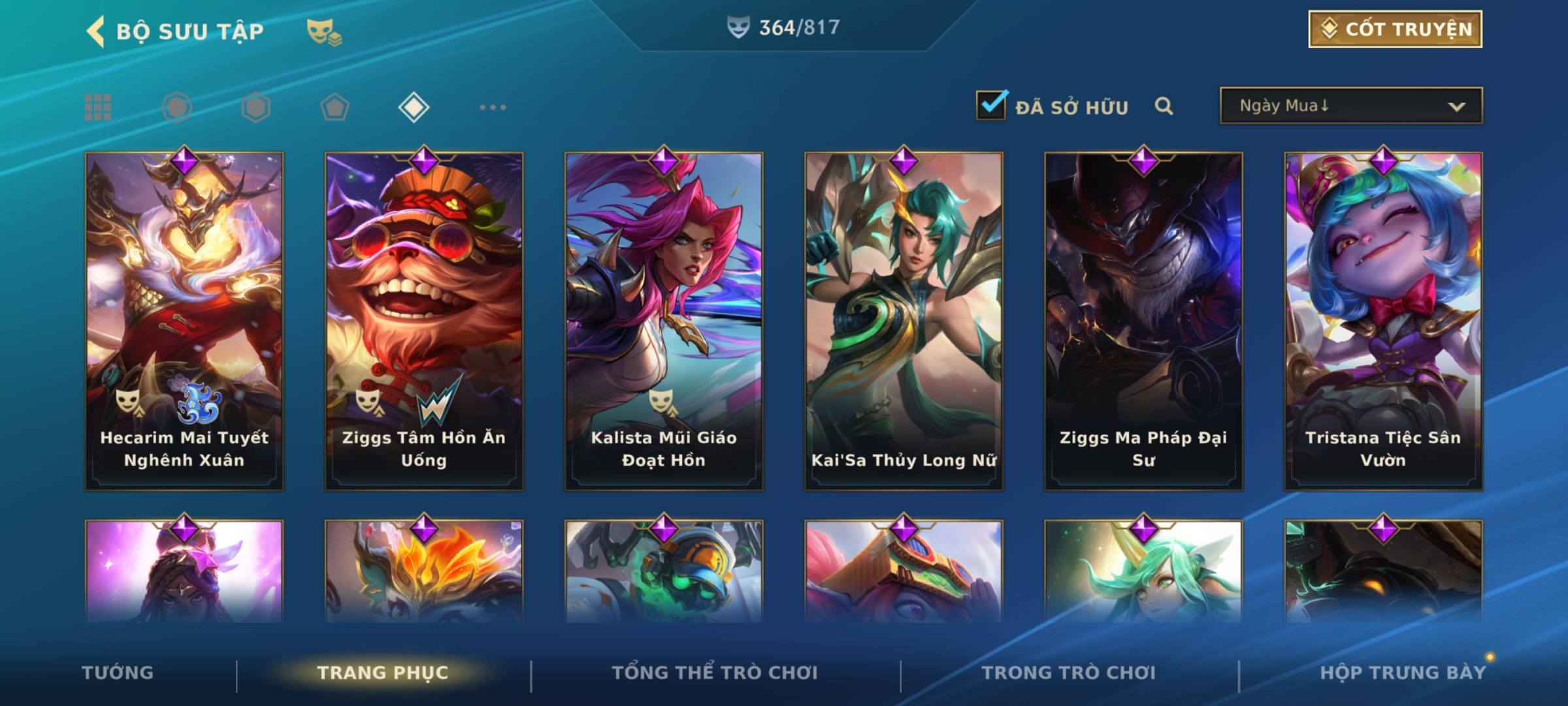Open Kalista Mũi Giáo Đoạt Hồn skin
1568x706 pixels.
point(664,320)
